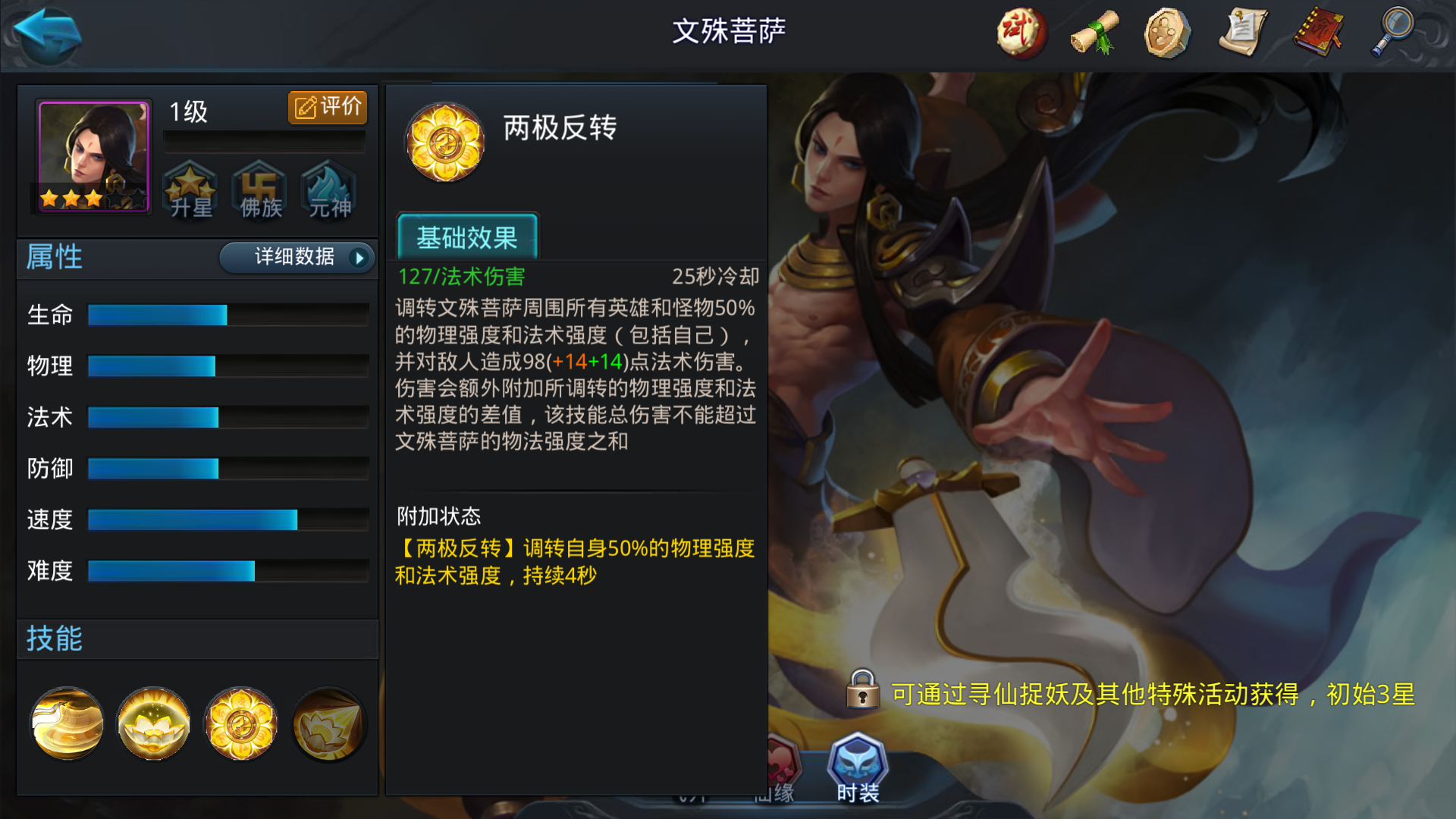Open the red handbook icon in top bar
1456x819 pixels.
(x=1316, y=33)
